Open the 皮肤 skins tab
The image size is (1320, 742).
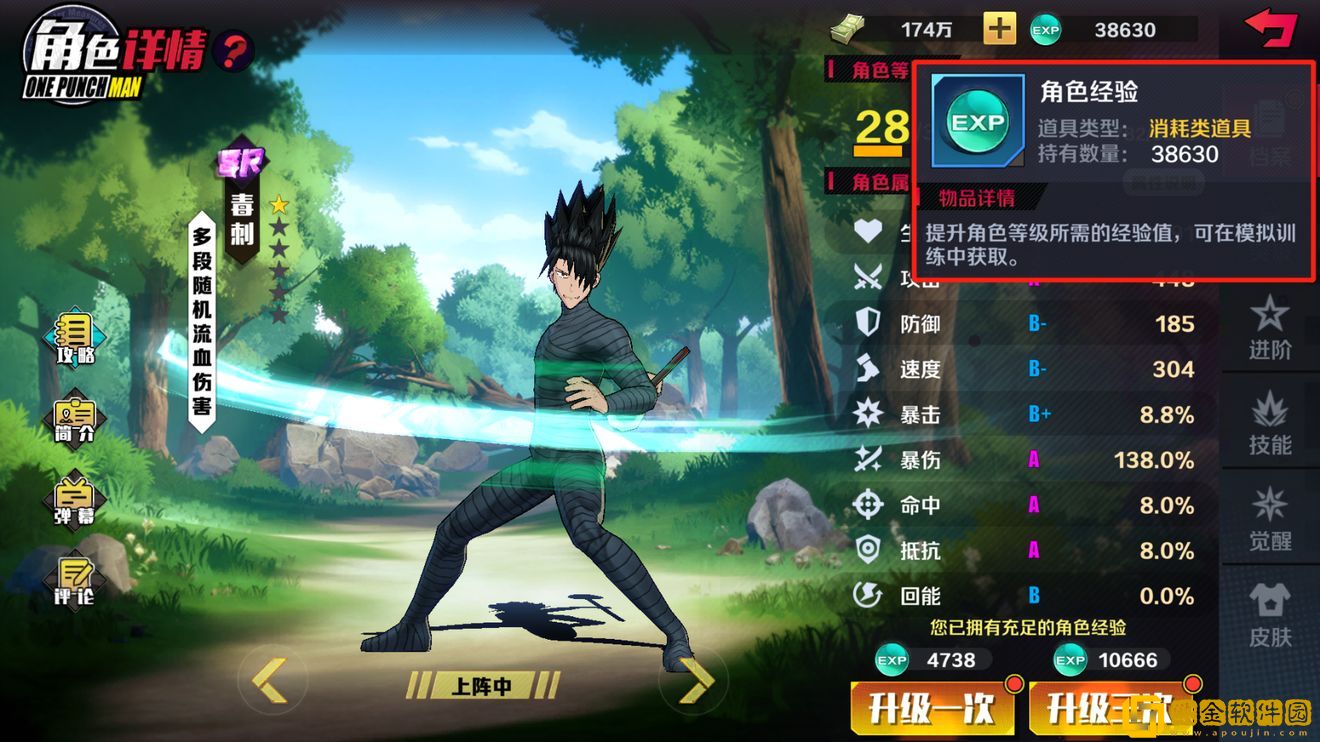point(1270,615)
